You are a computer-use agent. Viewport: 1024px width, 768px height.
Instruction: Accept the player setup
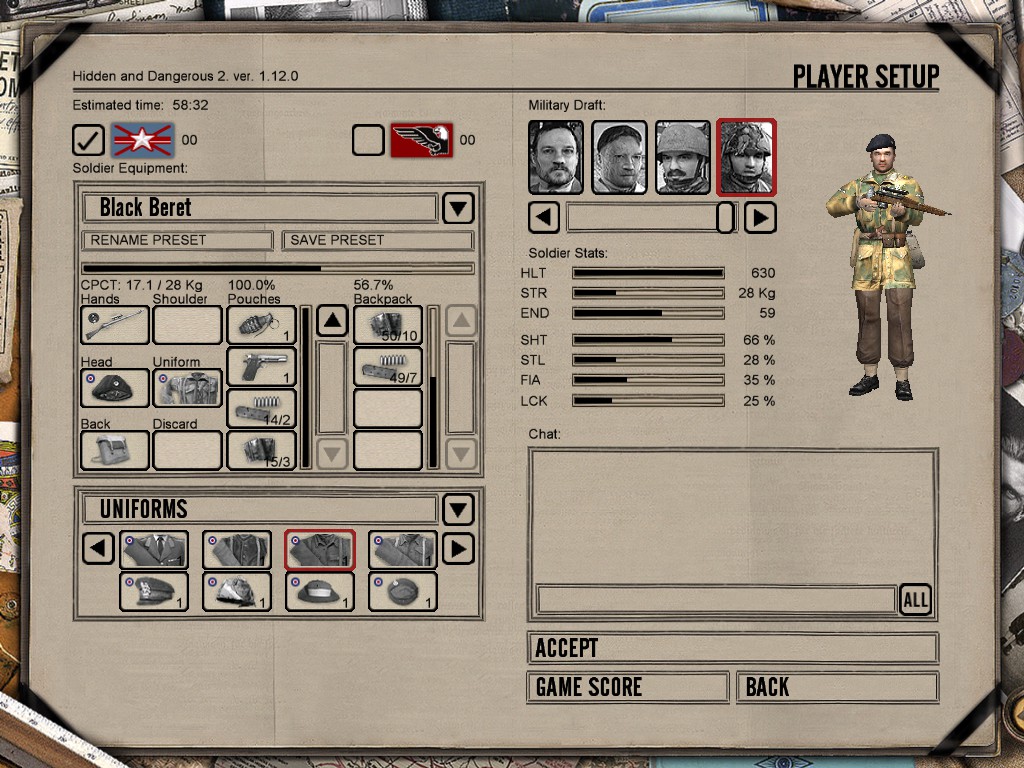732,648
